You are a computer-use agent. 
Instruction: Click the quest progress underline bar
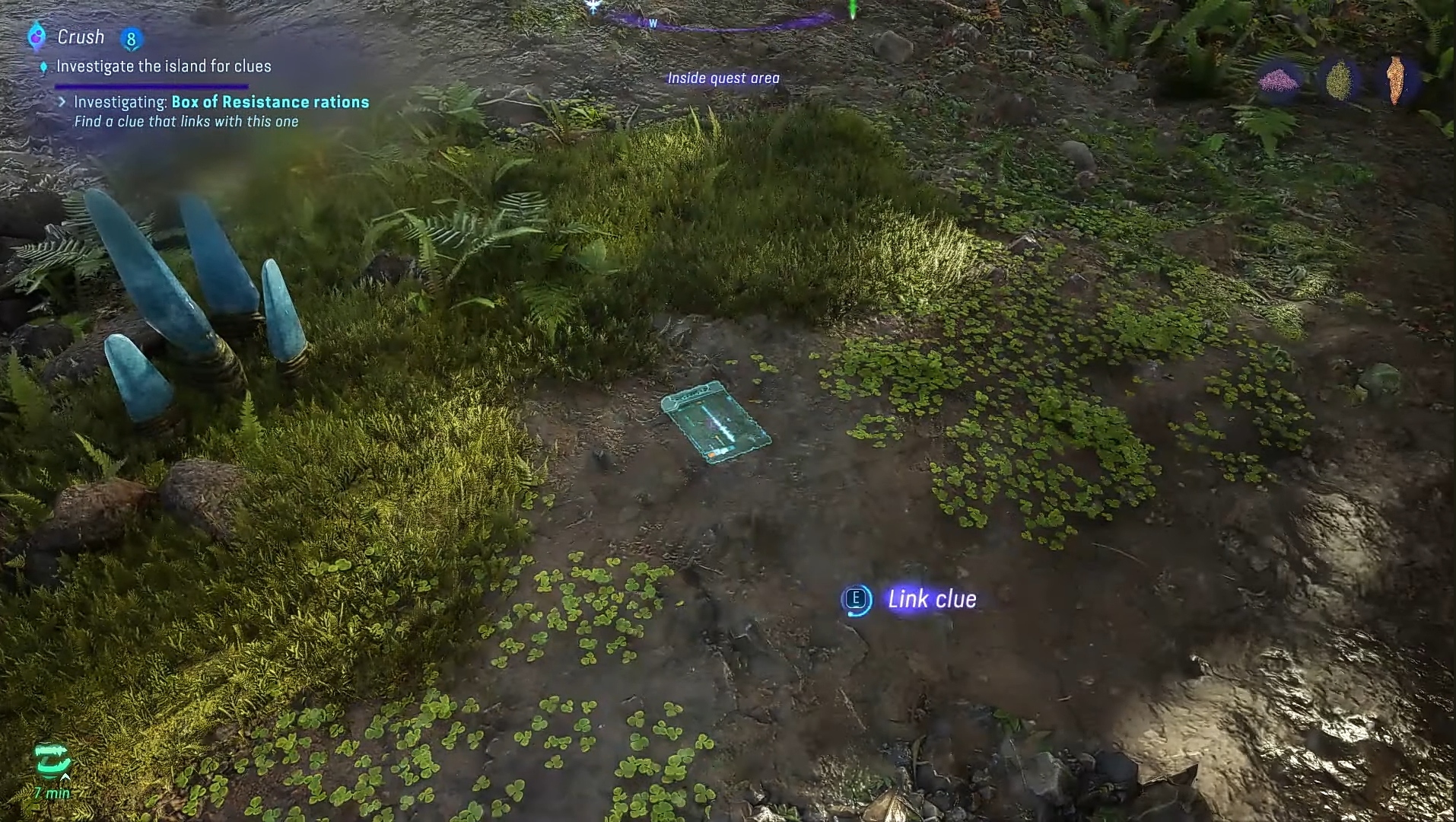click(151, 85)
